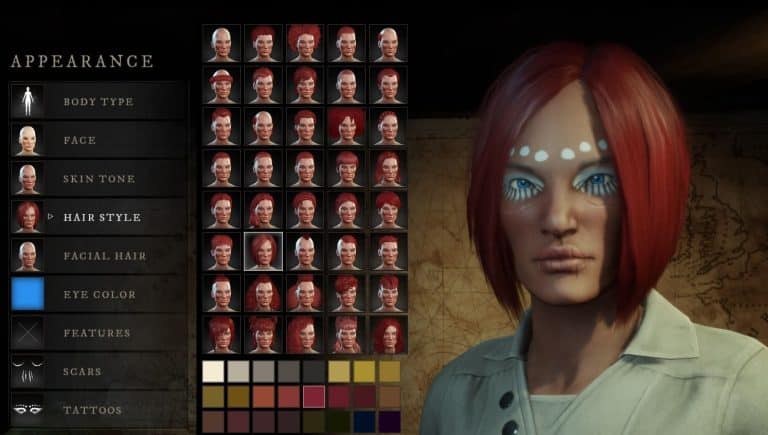
Task: Select the Eye Color category
Action: 99,294
